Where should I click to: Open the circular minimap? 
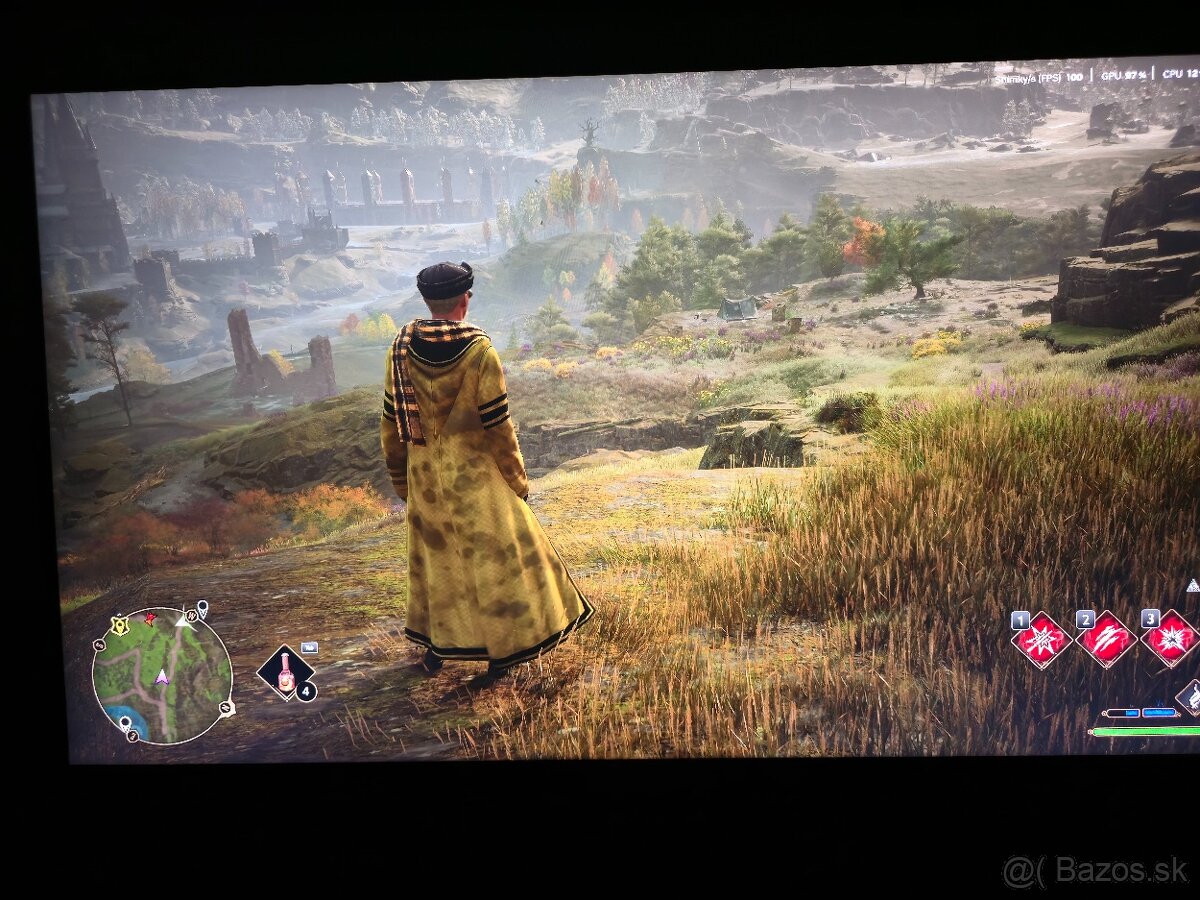click(x=162, y=676)
